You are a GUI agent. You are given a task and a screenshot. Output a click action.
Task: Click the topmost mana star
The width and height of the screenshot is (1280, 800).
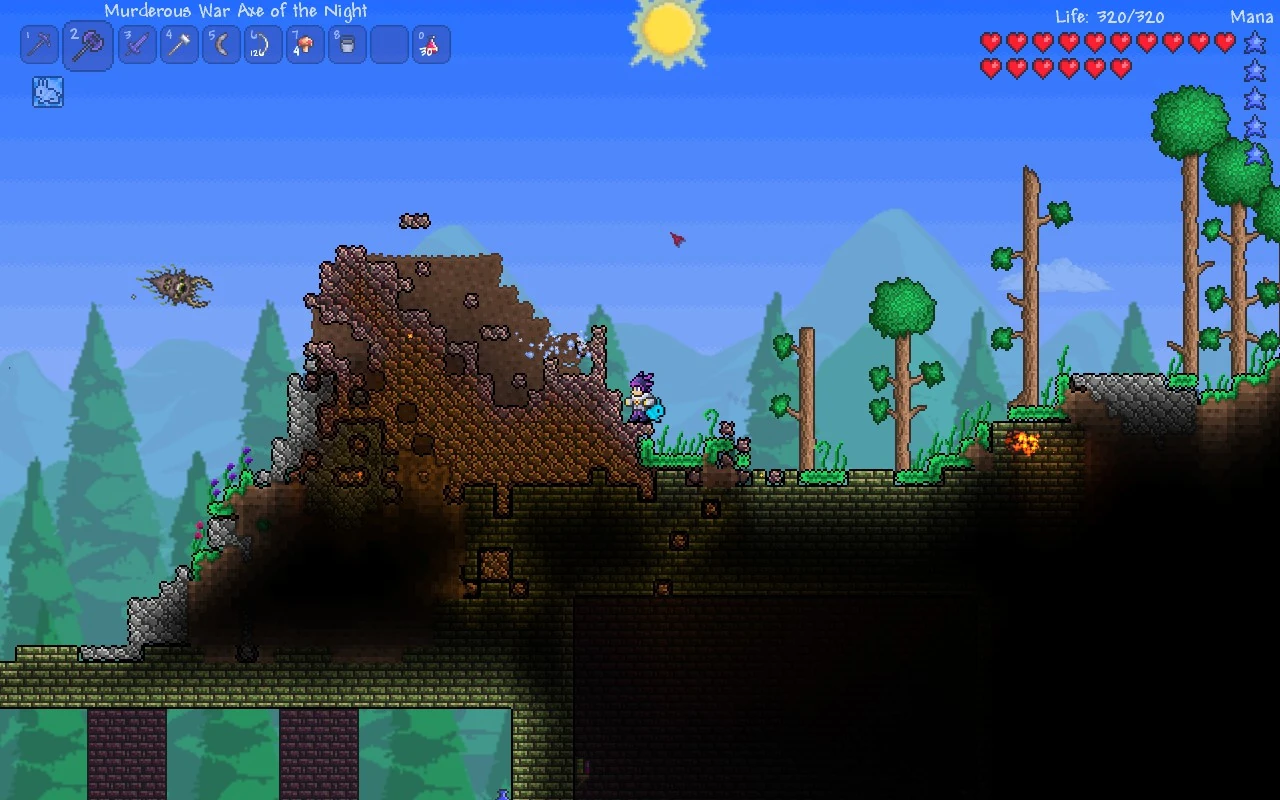pos(1255,42)
